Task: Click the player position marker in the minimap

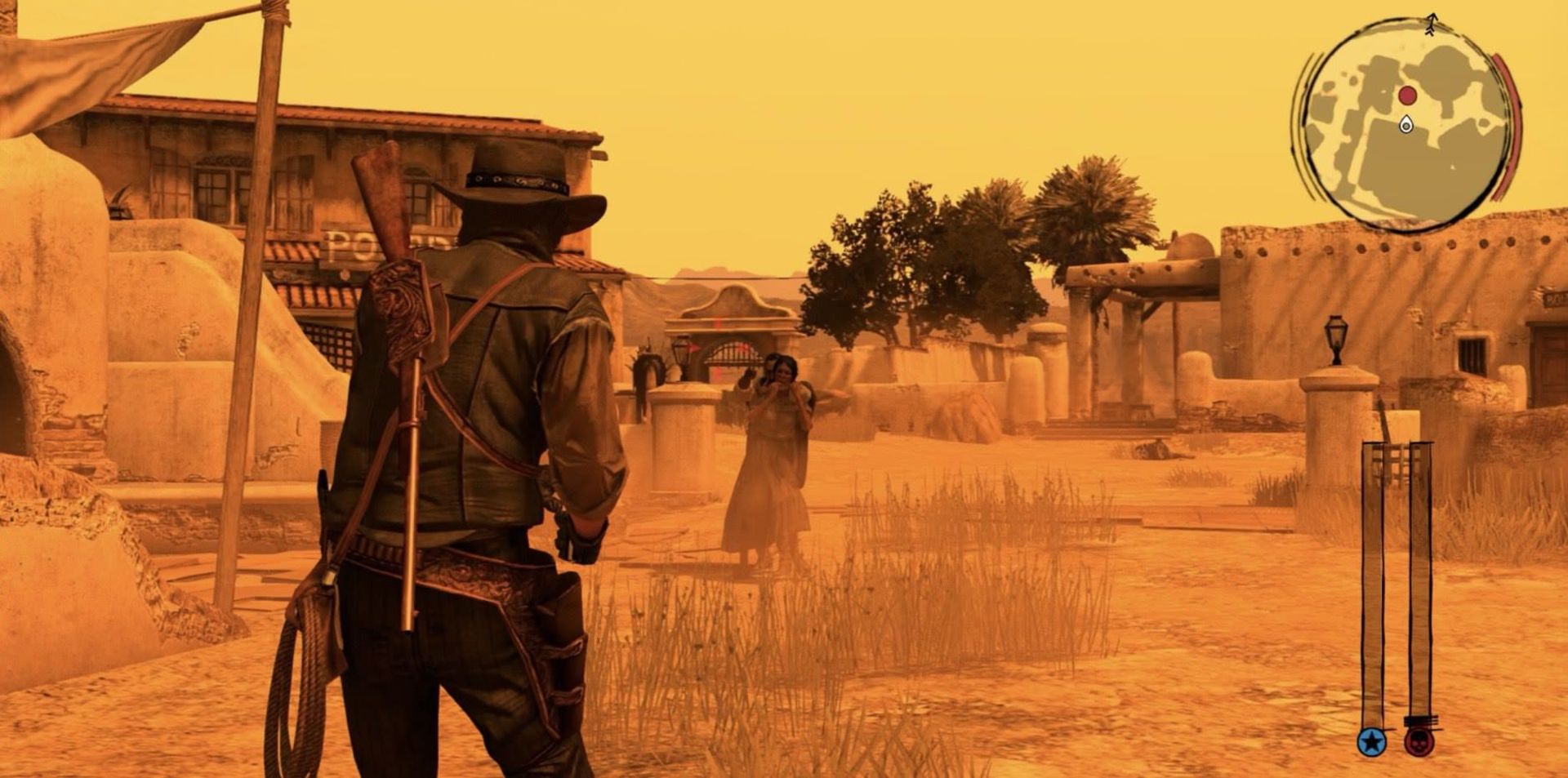Action: coord(1405,124)
